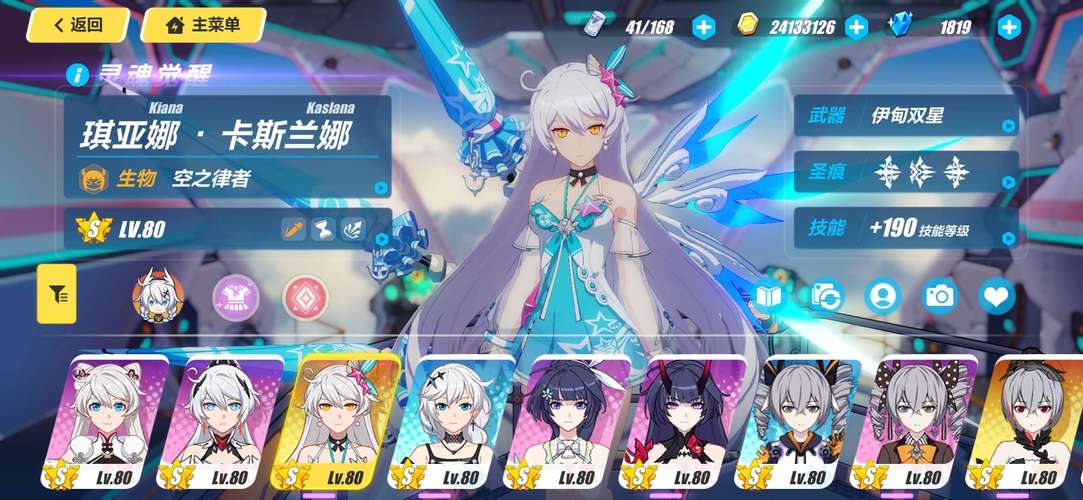
Task: Click the heart icon
Action: (996, 295)
